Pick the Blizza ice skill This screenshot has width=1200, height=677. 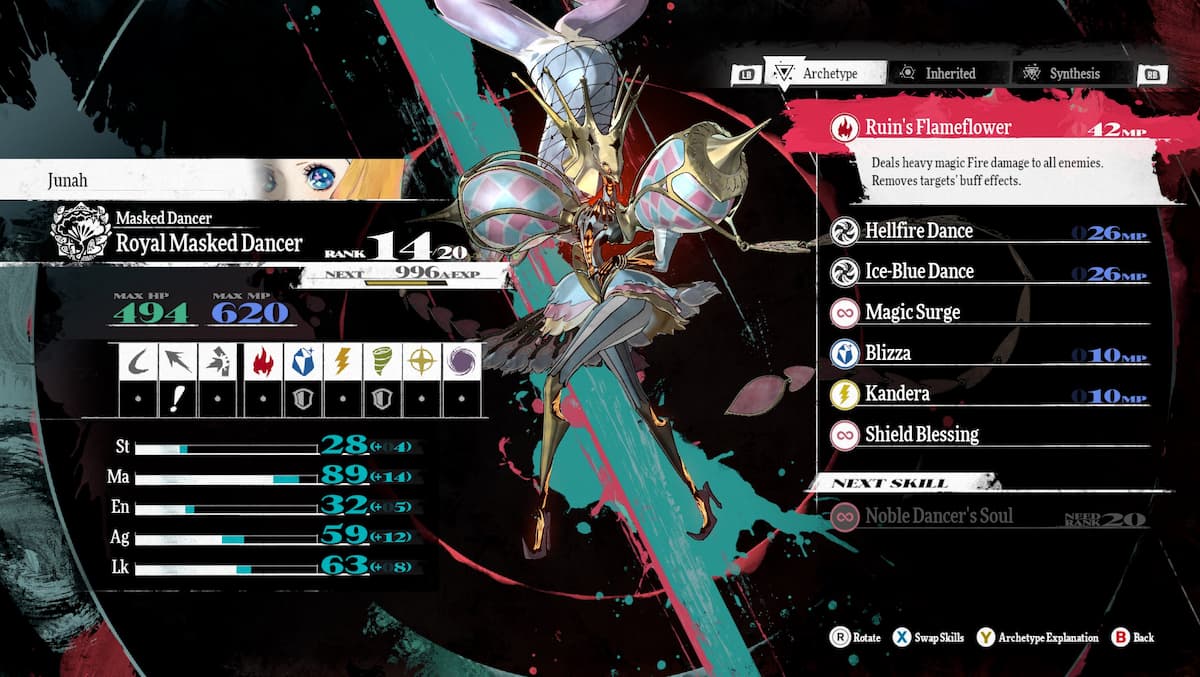coord(888,353)
